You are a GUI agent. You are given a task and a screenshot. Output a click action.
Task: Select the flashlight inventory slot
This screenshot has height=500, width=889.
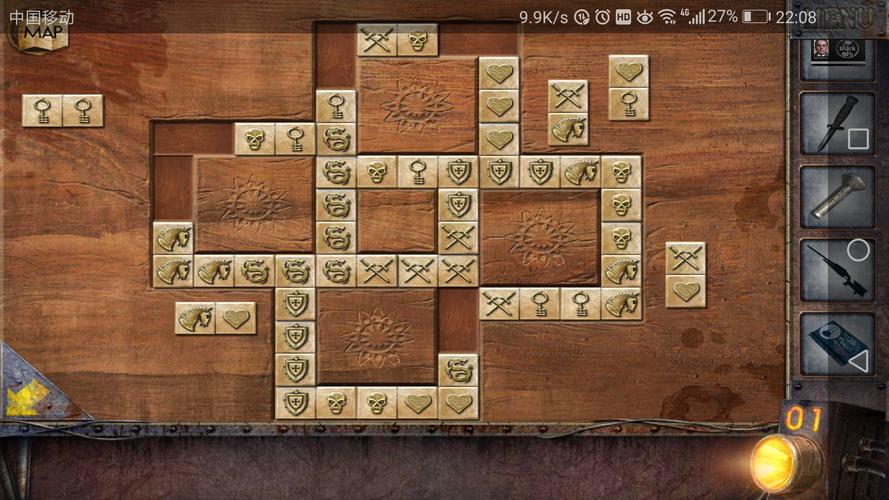(x=837, y=195)
